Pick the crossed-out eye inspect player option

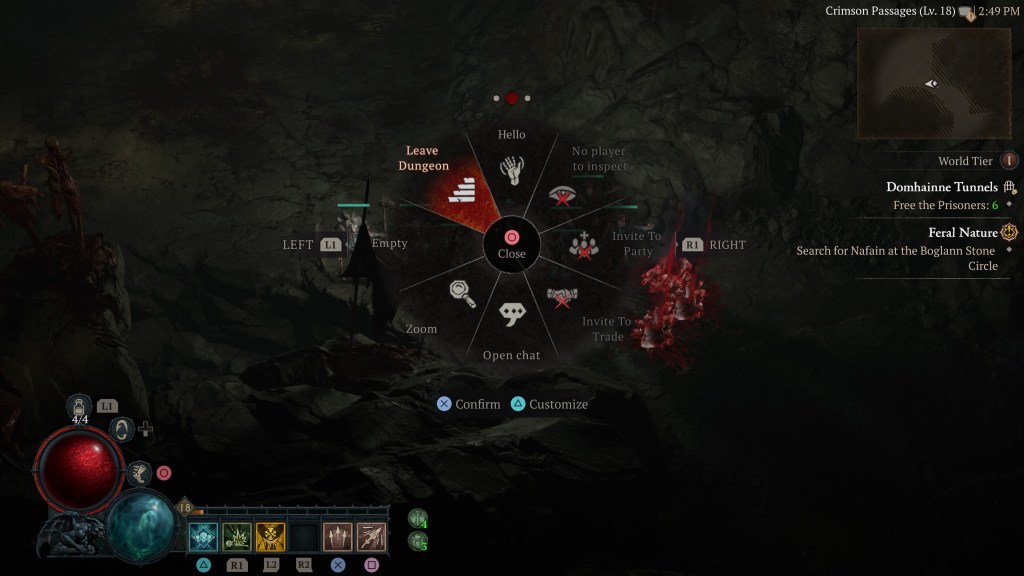click(x=564, y=195)
